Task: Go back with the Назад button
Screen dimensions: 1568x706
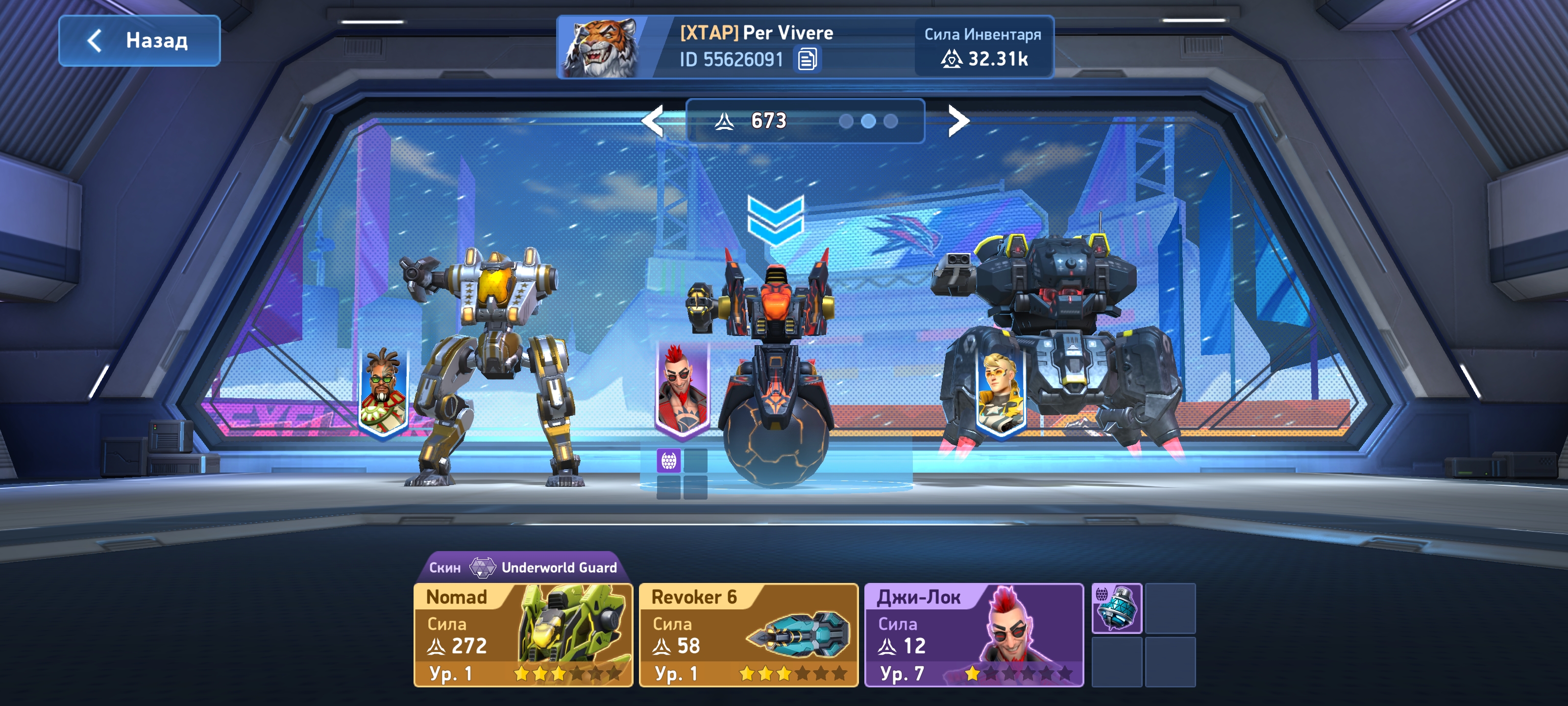Action: [139, 41]
